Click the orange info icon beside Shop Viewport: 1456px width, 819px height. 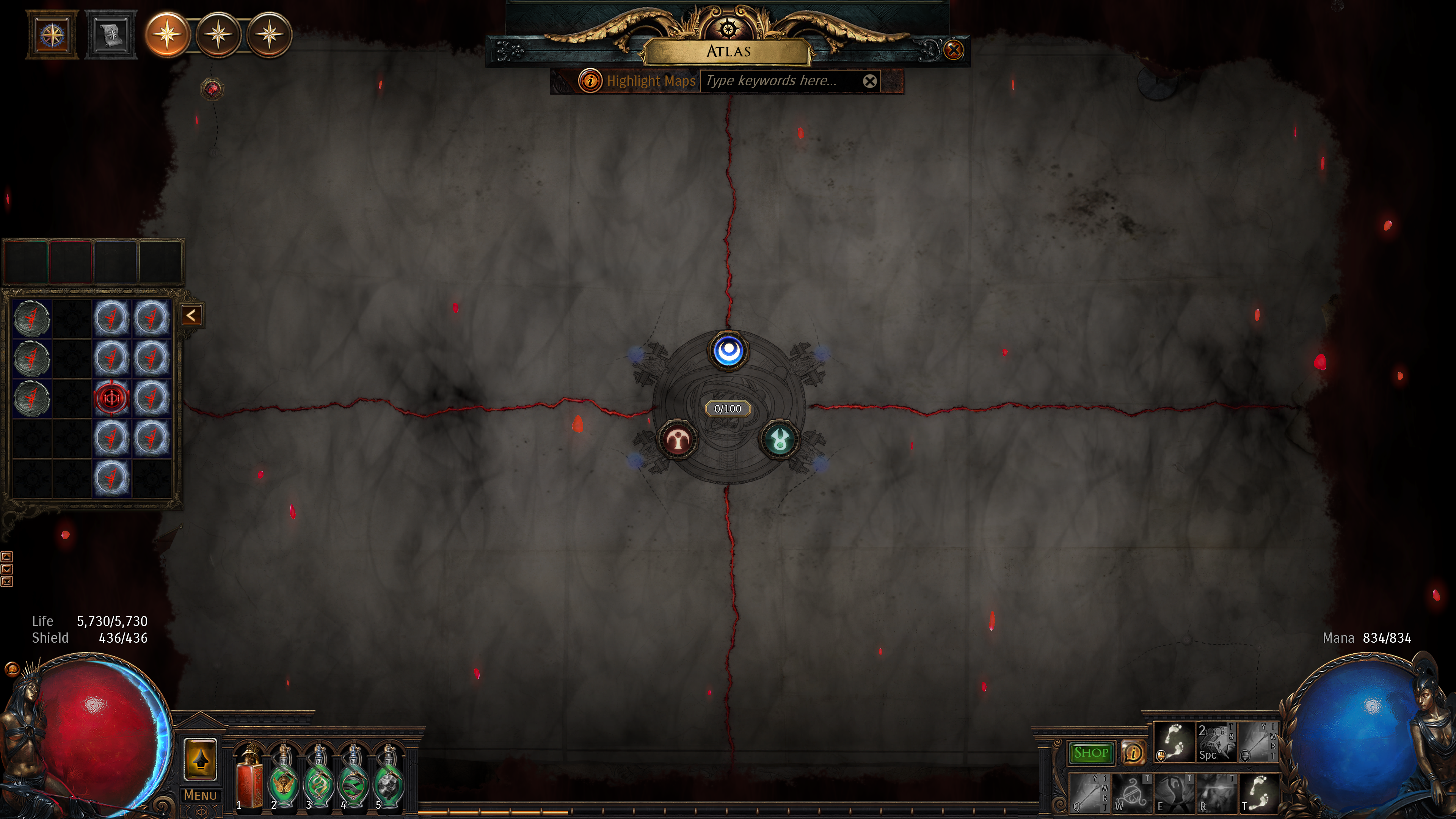tap(1133, 753)
